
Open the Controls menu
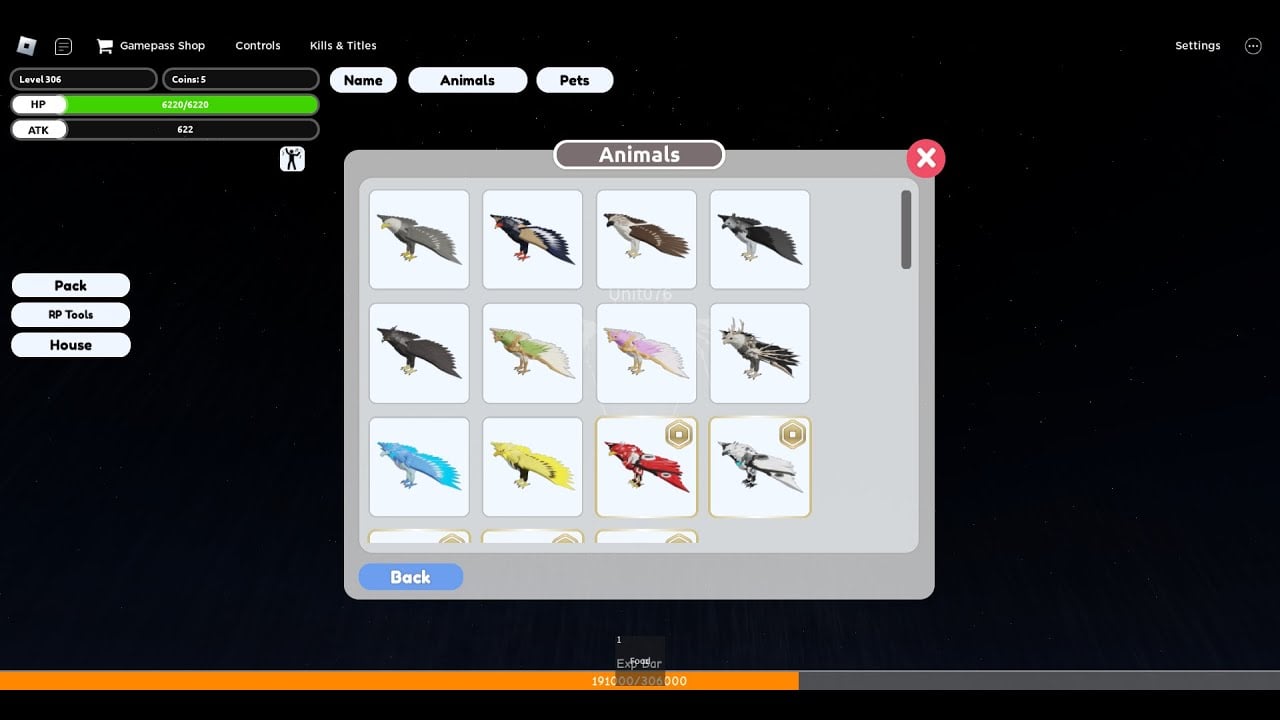[257, 45]
